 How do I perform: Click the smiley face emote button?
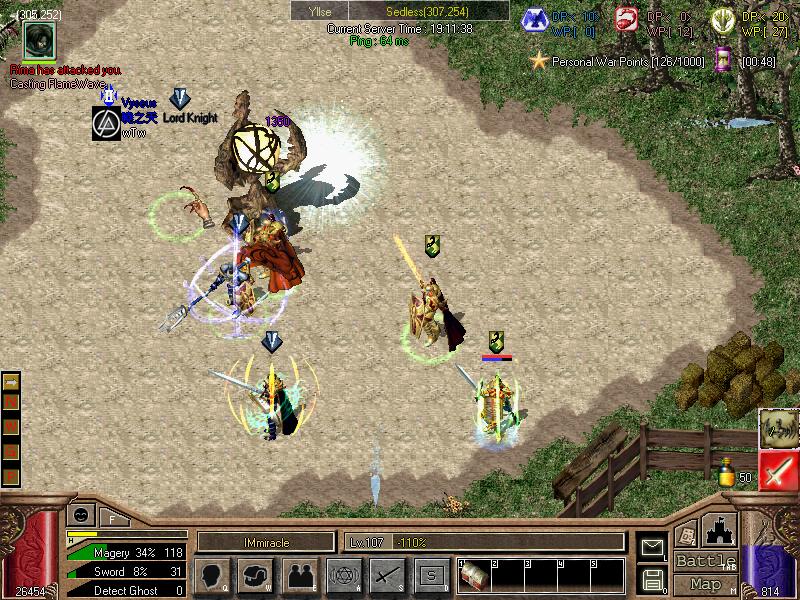point(79,514)
